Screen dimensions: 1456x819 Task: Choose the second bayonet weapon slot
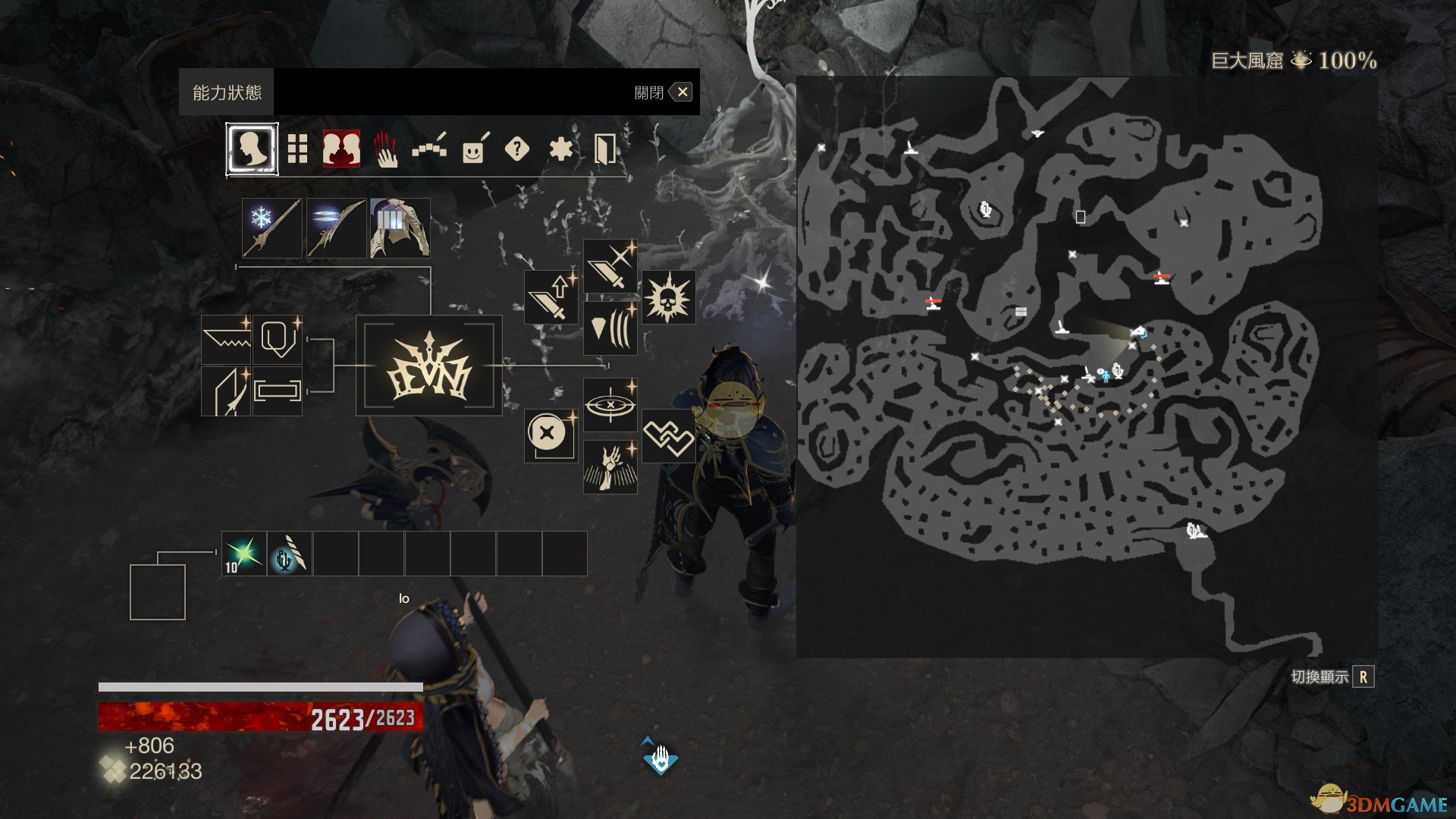336,228
